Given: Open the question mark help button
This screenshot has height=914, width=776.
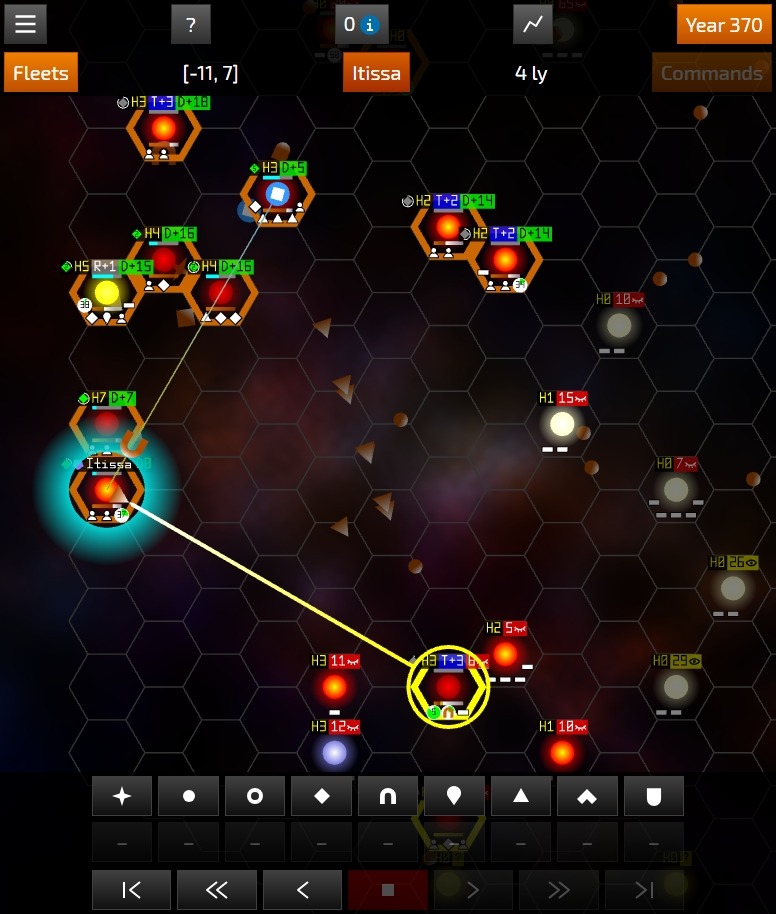Looking at the screenshot, I should 190,24.
